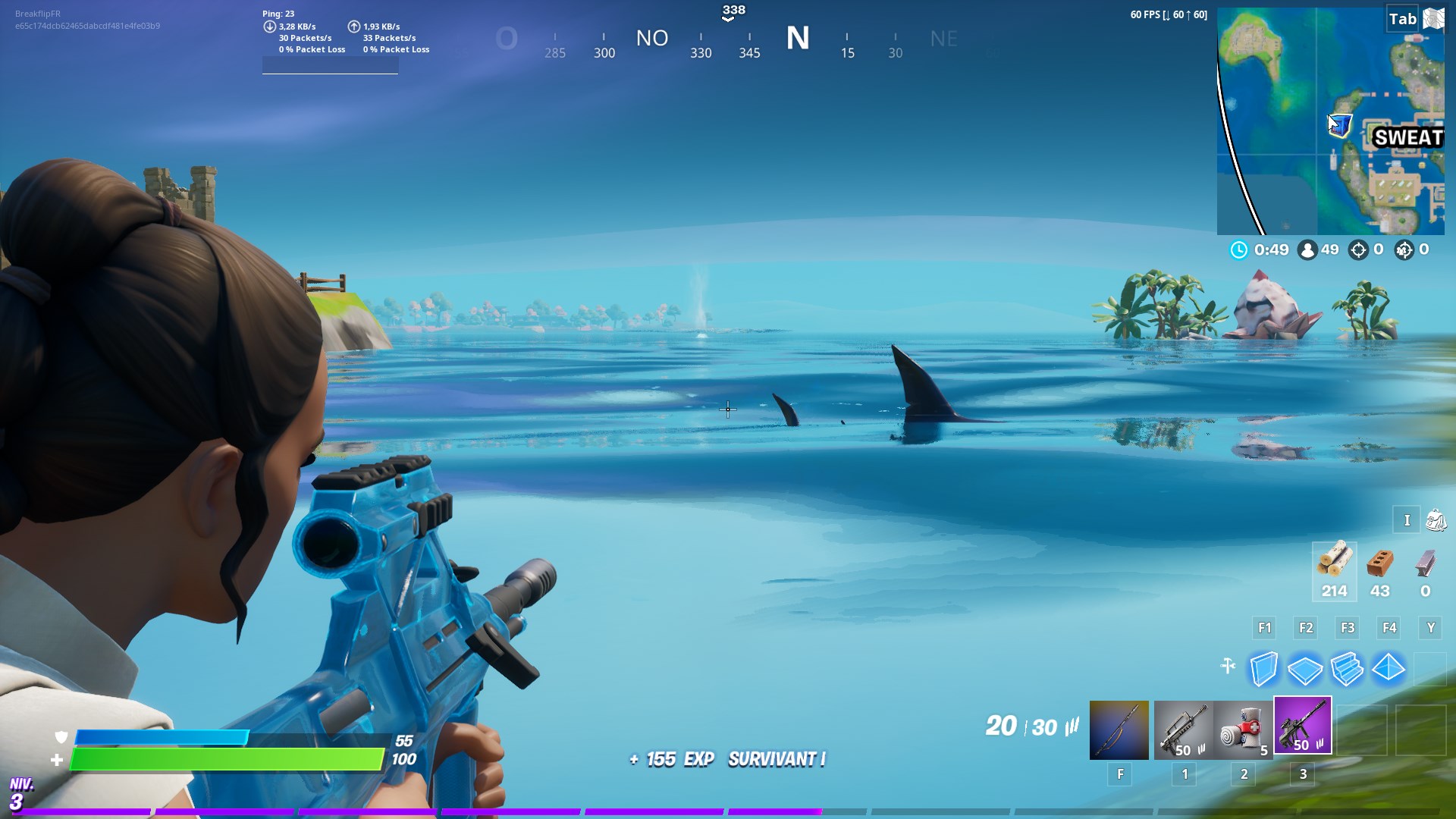Click the eliminations crosshair icon

[x=1357, y=249]
